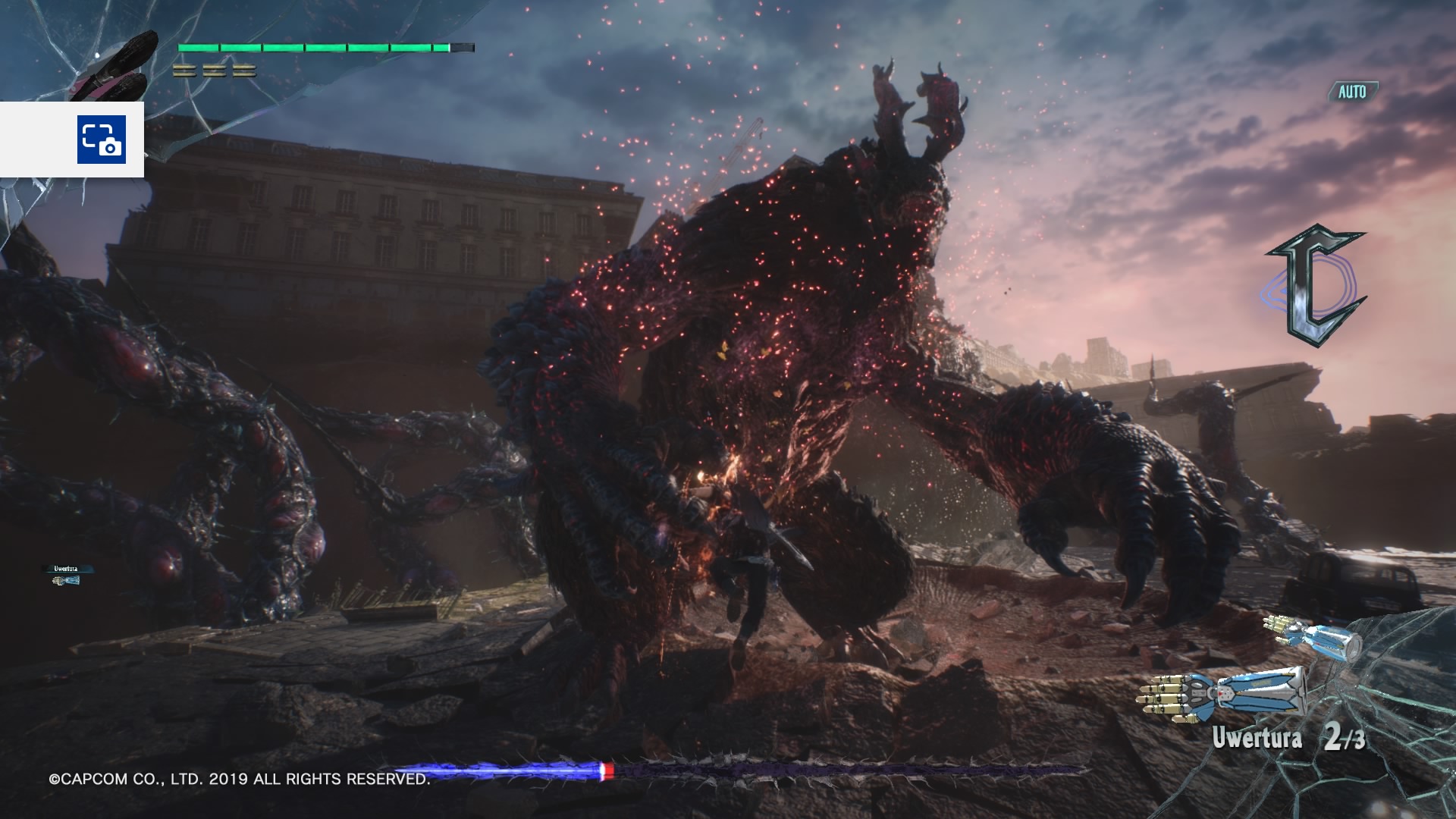Click the small Uwertura pickup marker

[66, 576]
